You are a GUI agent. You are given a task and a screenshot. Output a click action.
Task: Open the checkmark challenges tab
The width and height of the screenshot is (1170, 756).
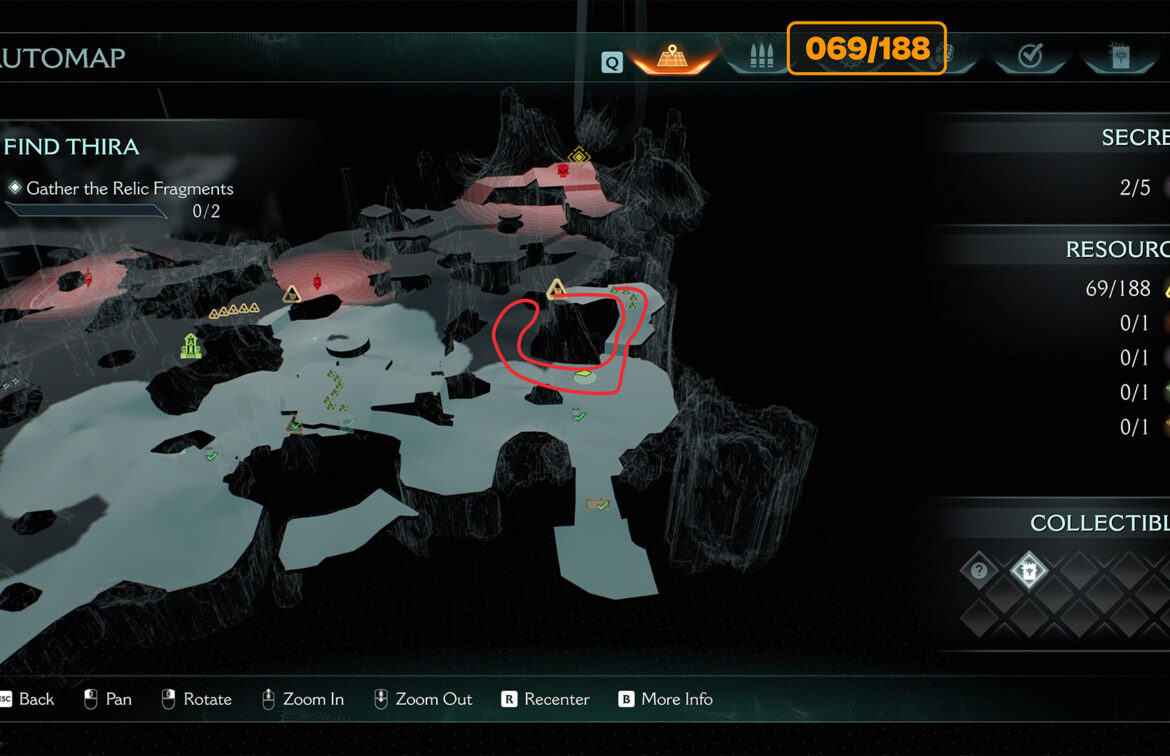(1029, 56)
